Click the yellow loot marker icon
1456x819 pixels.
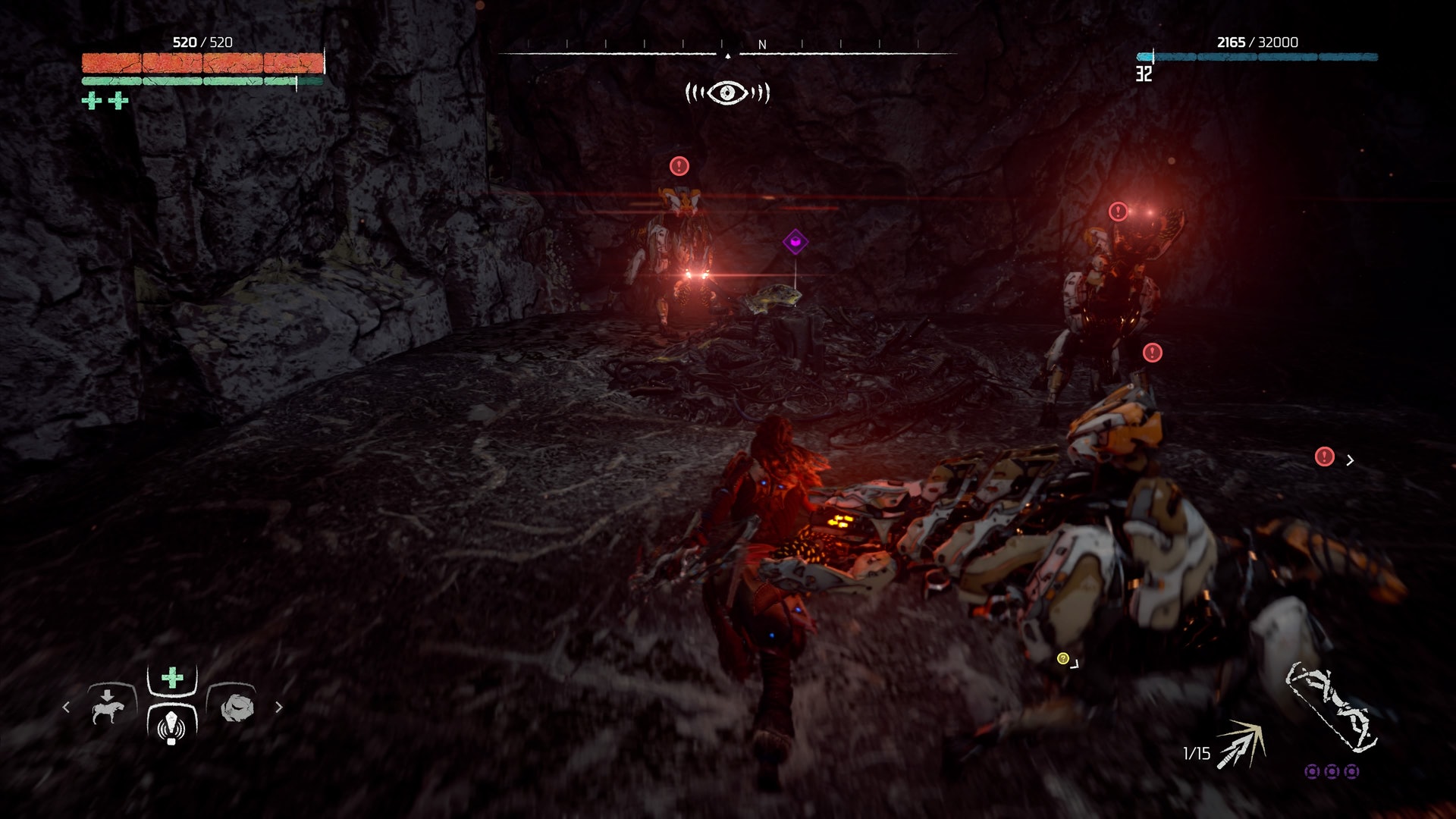click(x=1063, y=658)
